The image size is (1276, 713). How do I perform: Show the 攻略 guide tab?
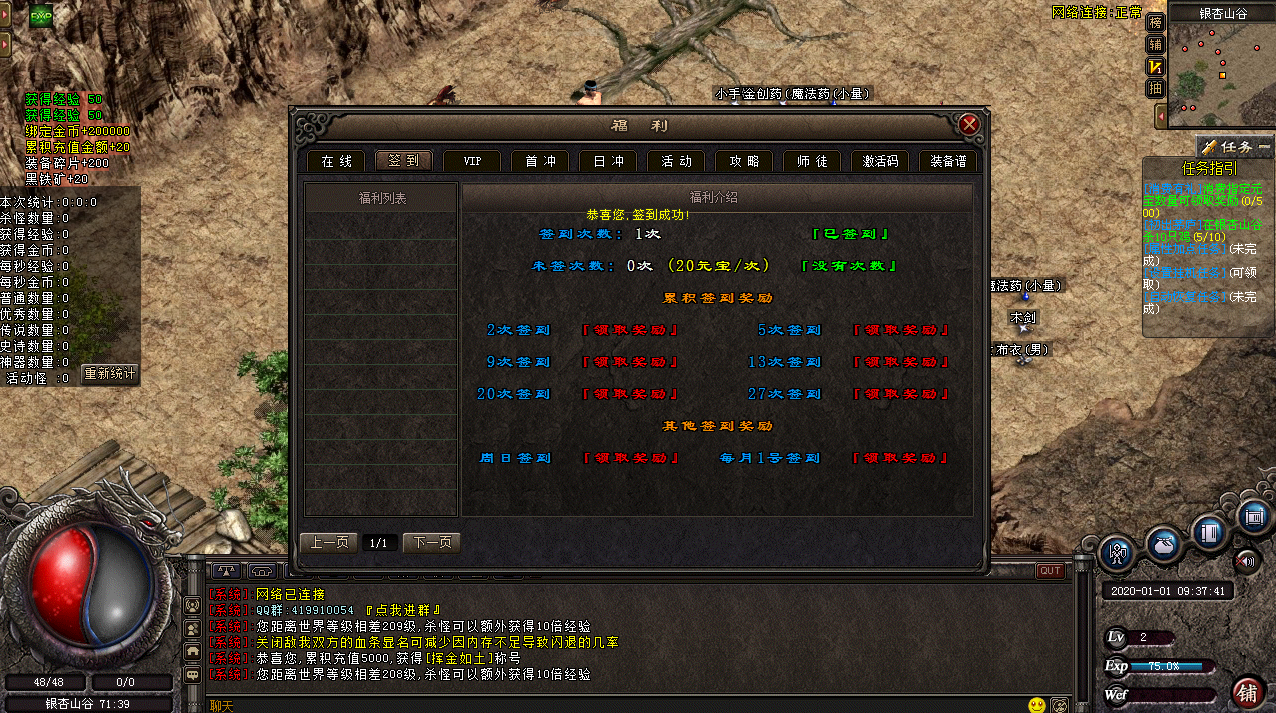pyautogui.click(x=744, y=161)
